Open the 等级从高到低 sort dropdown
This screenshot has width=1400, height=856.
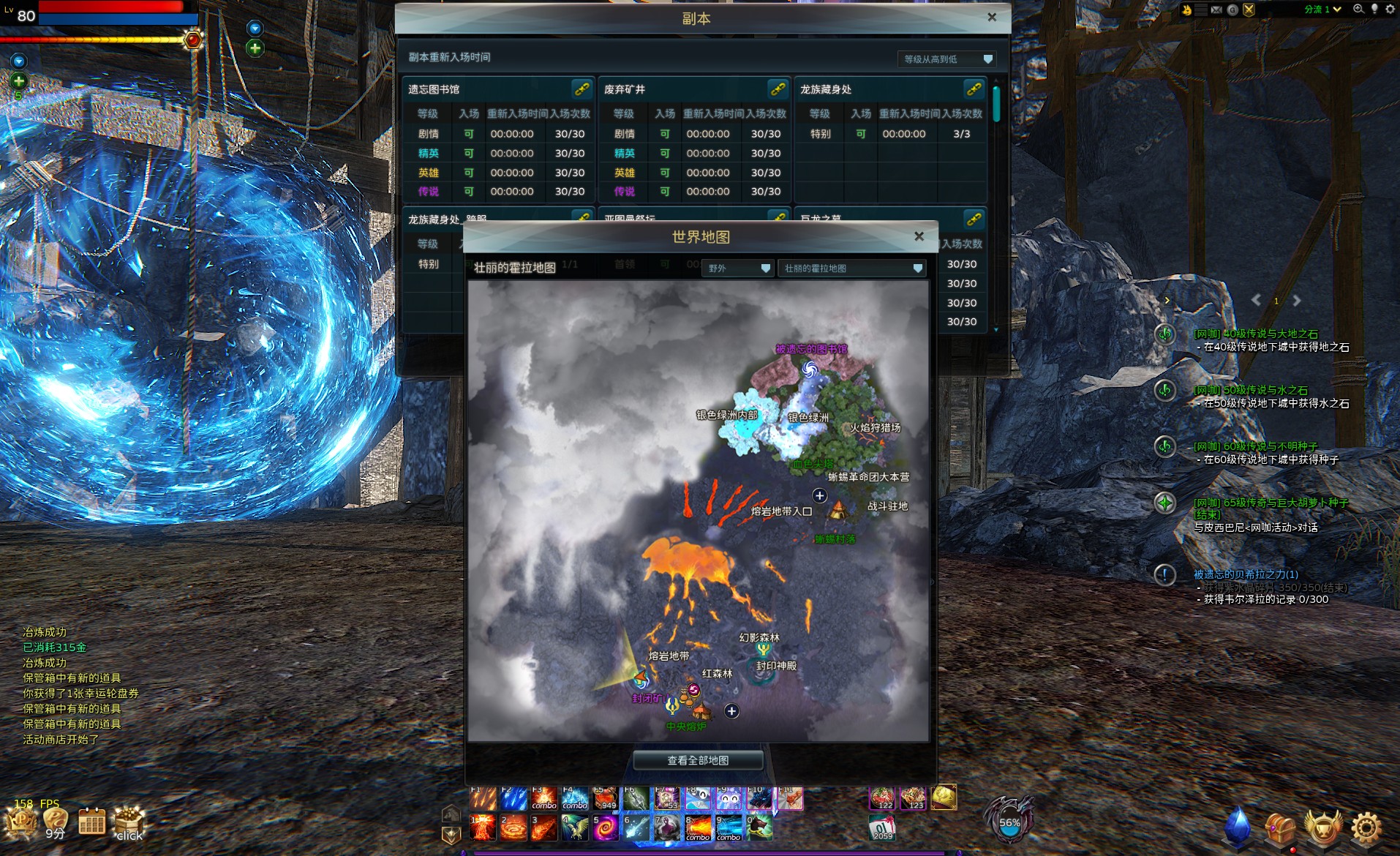[x=946, y=59]
